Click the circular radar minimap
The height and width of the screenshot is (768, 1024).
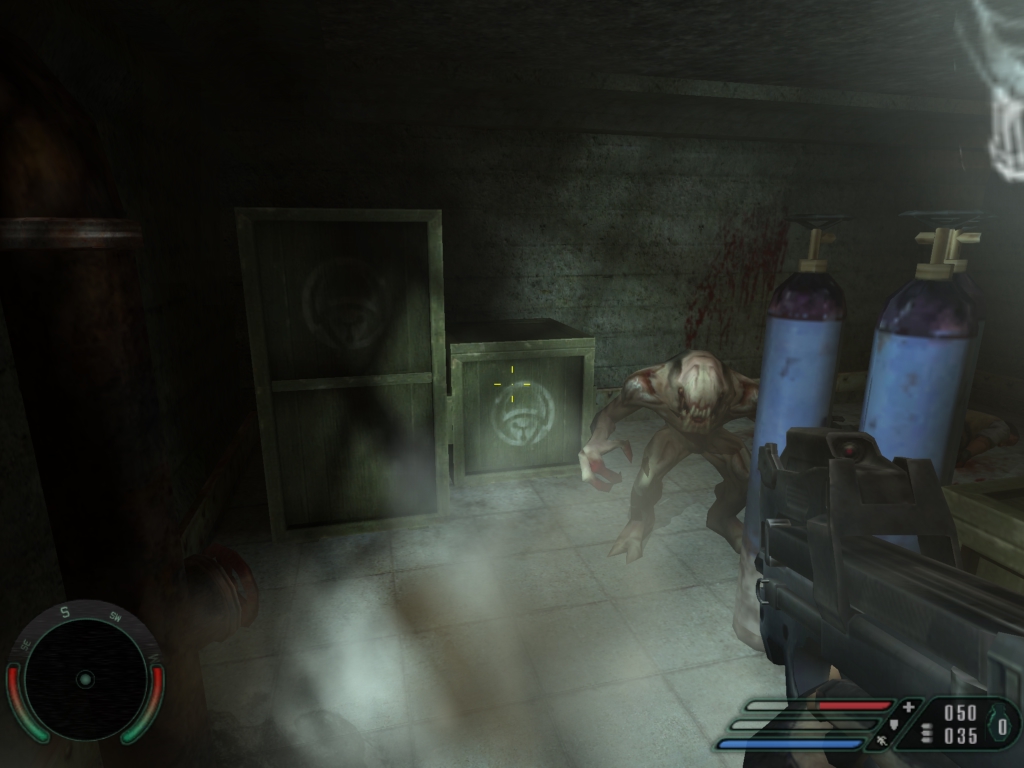click(x=85, y=679)
